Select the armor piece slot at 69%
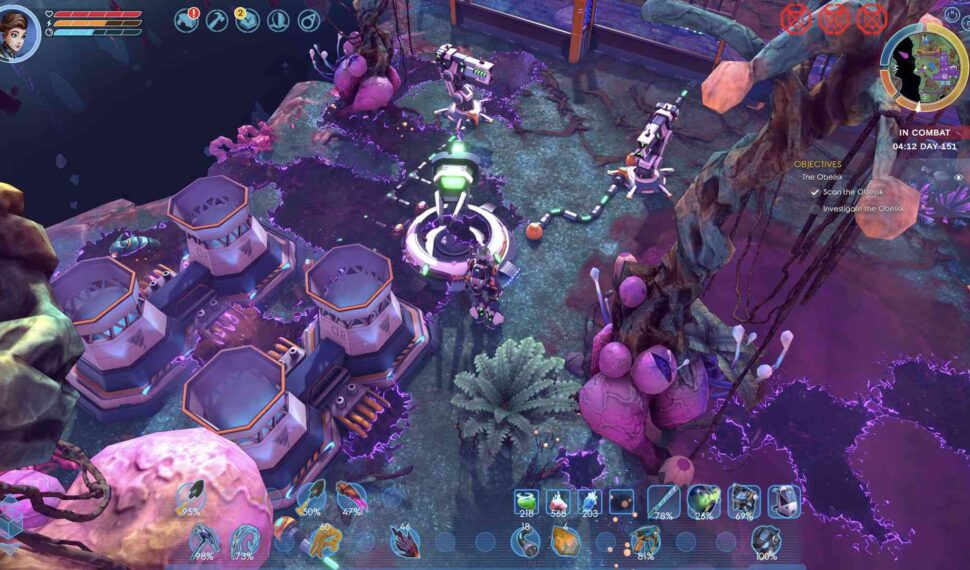The width and height of the screenshot is (970, 570). click(743, 501)
